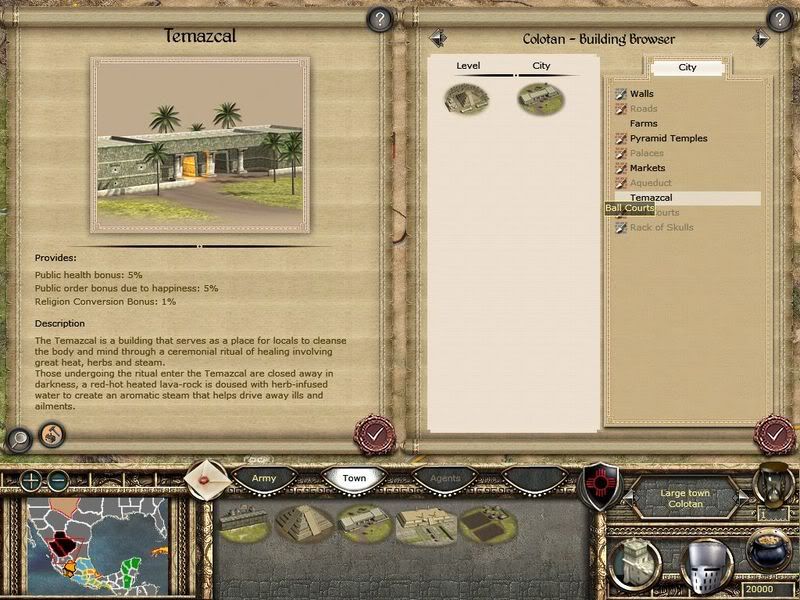Switch to the Army tab

coord(264,479)
